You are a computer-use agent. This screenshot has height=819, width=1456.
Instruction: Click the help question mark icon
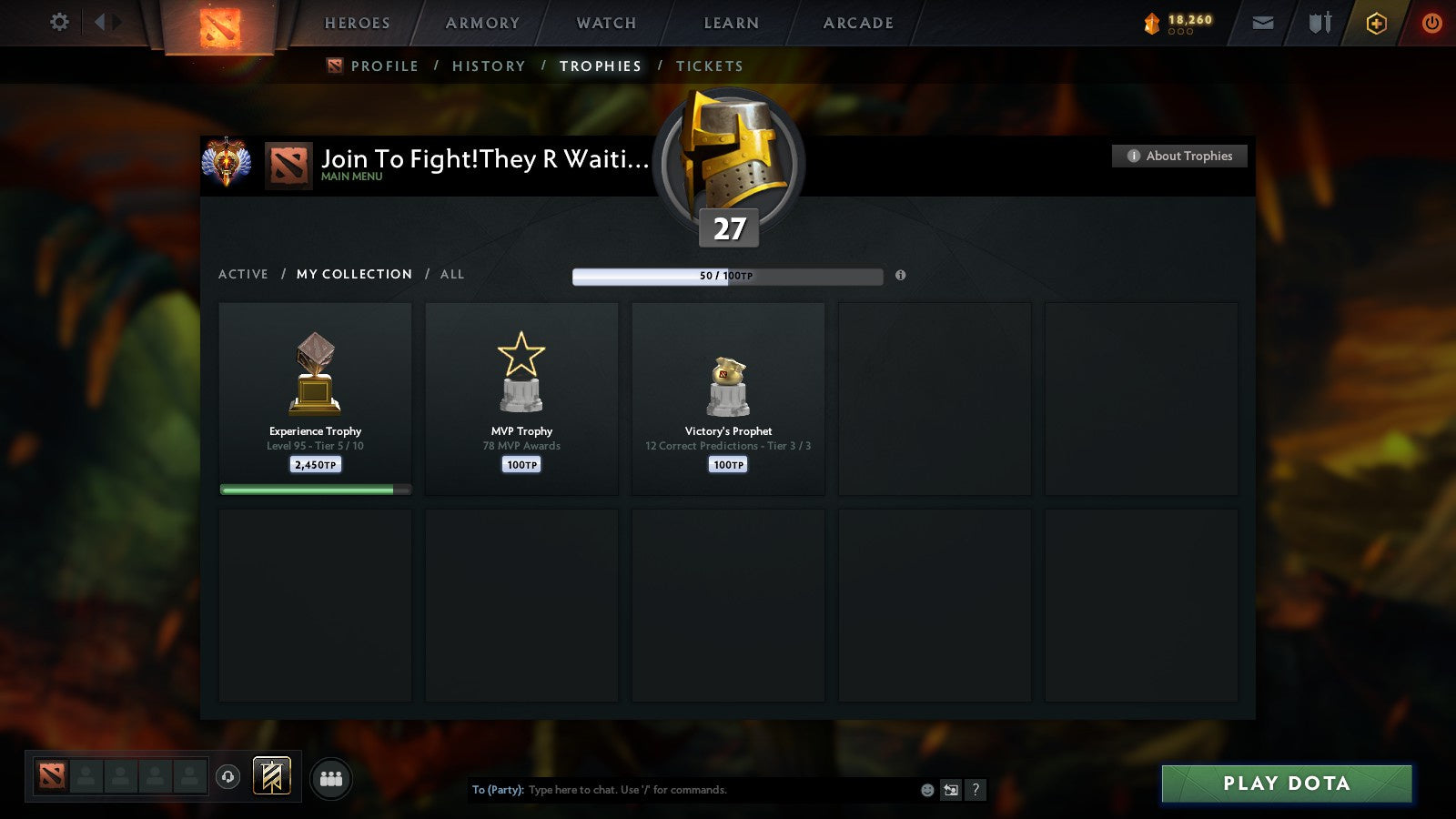[x=976, y=790]
